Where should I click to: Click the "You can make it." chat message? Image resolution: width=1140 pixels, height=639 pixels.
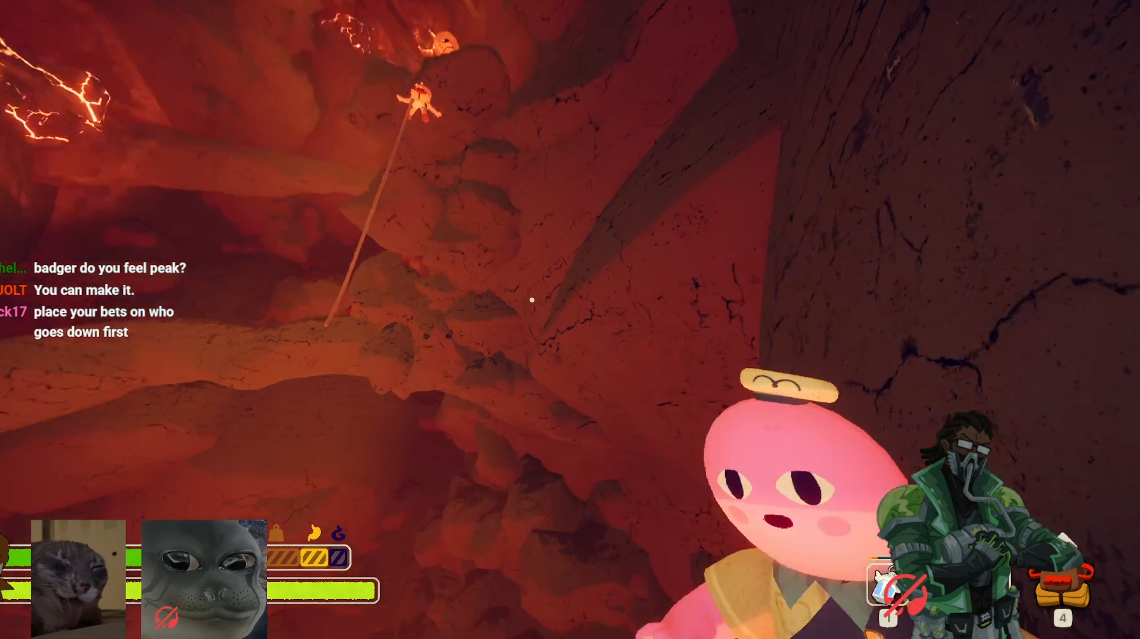(84, 290)
